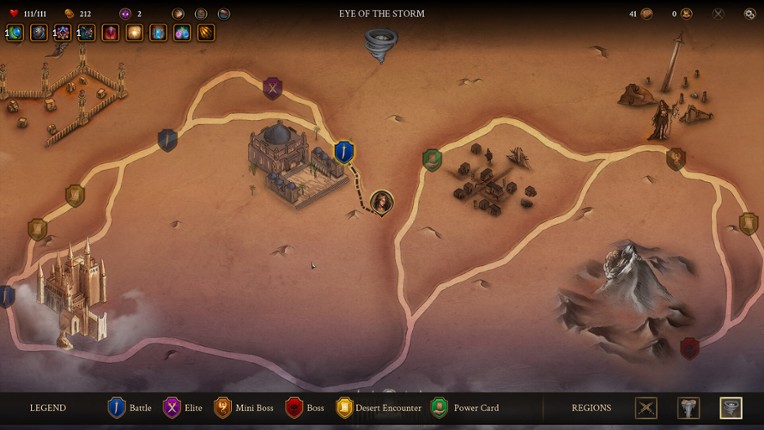Travel to the blue Battle node on map
Viewport: 764px width, 430px height.
pos(344,152)
